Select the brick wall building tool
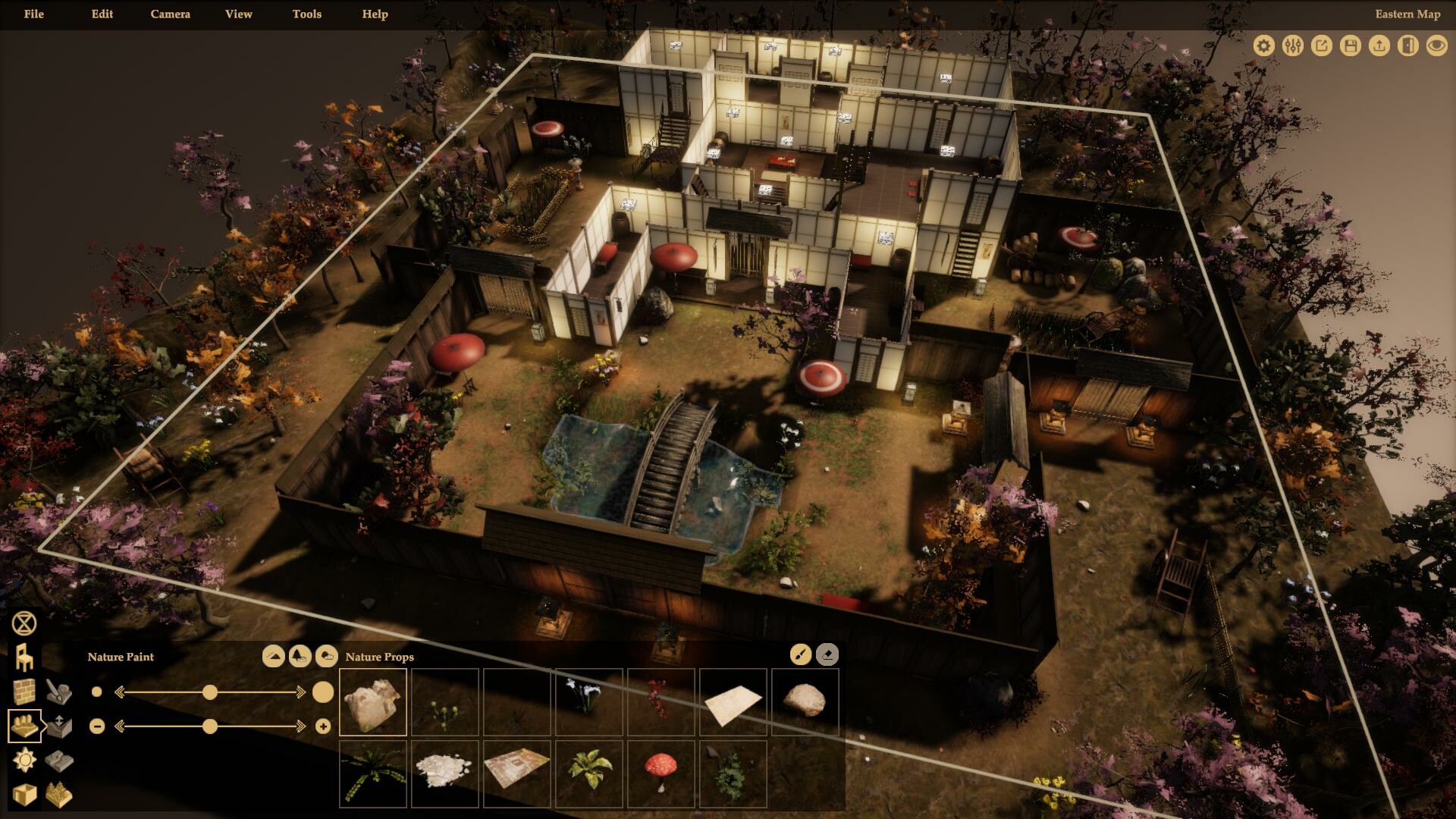1456x819 pixels. (x=24, y=692)
